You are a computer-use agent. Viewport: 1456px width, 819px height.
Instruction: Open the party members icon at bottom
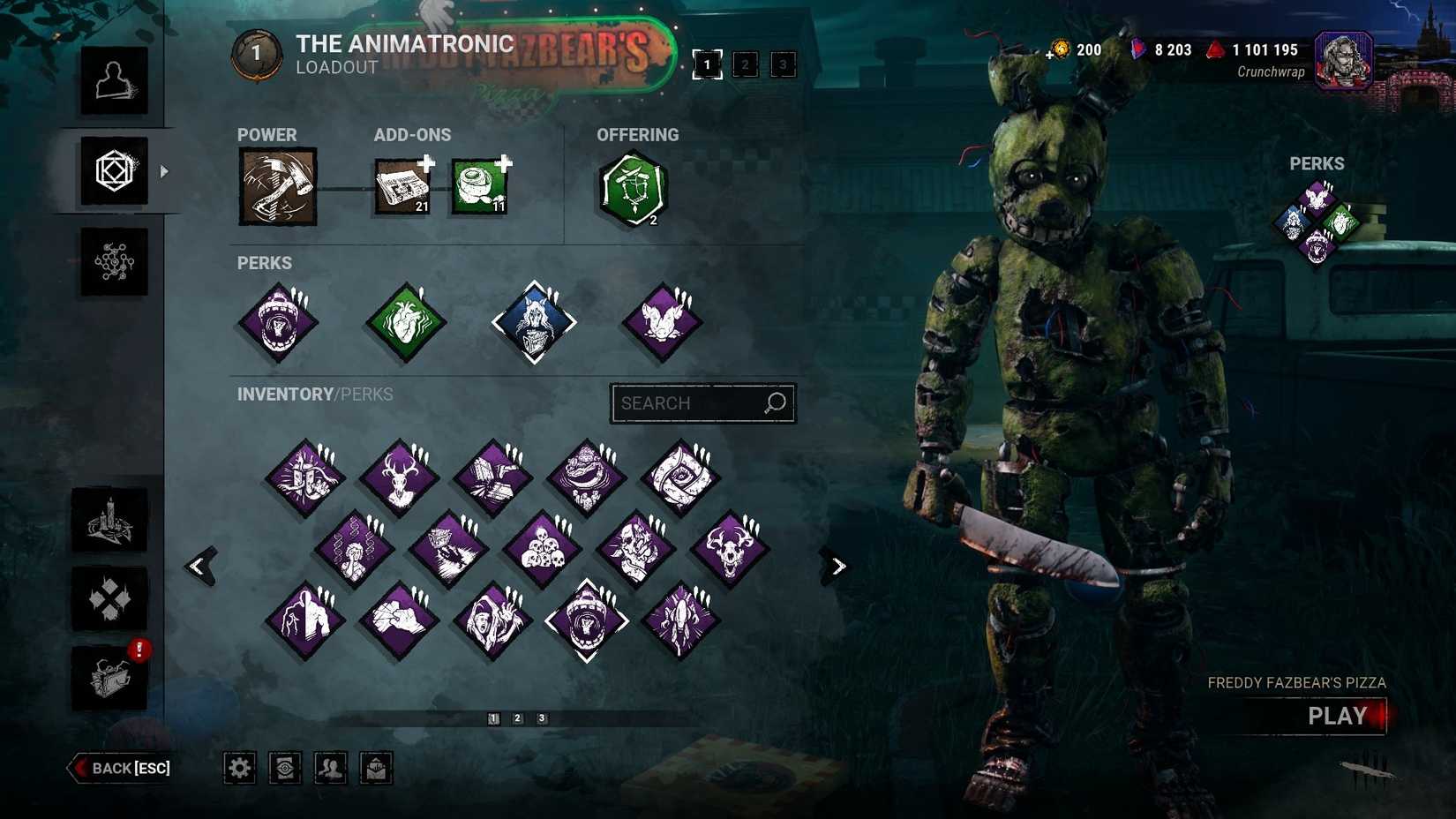330,767
